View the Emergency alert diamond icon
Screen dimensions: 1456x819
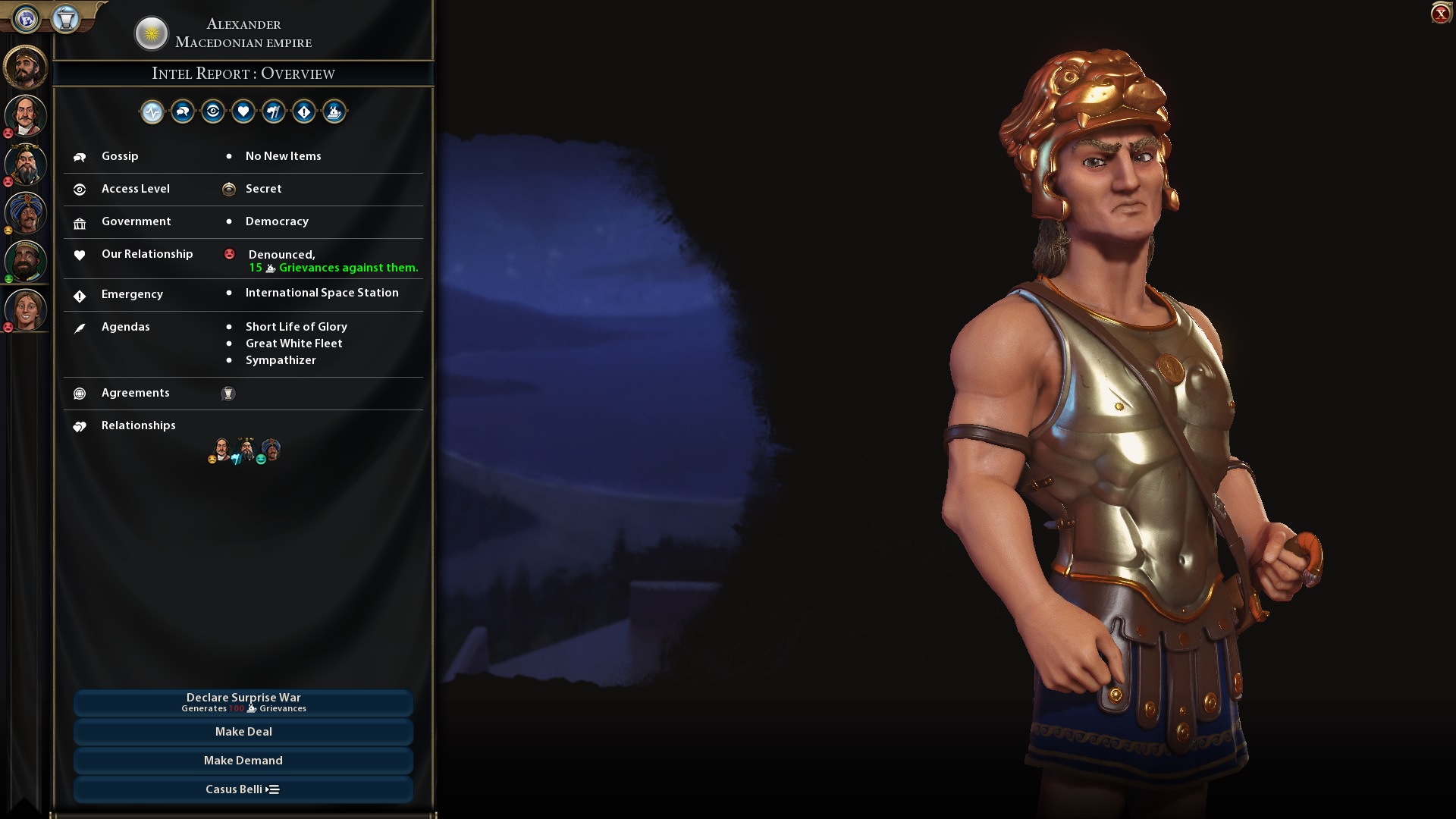(x=304, y=111)
